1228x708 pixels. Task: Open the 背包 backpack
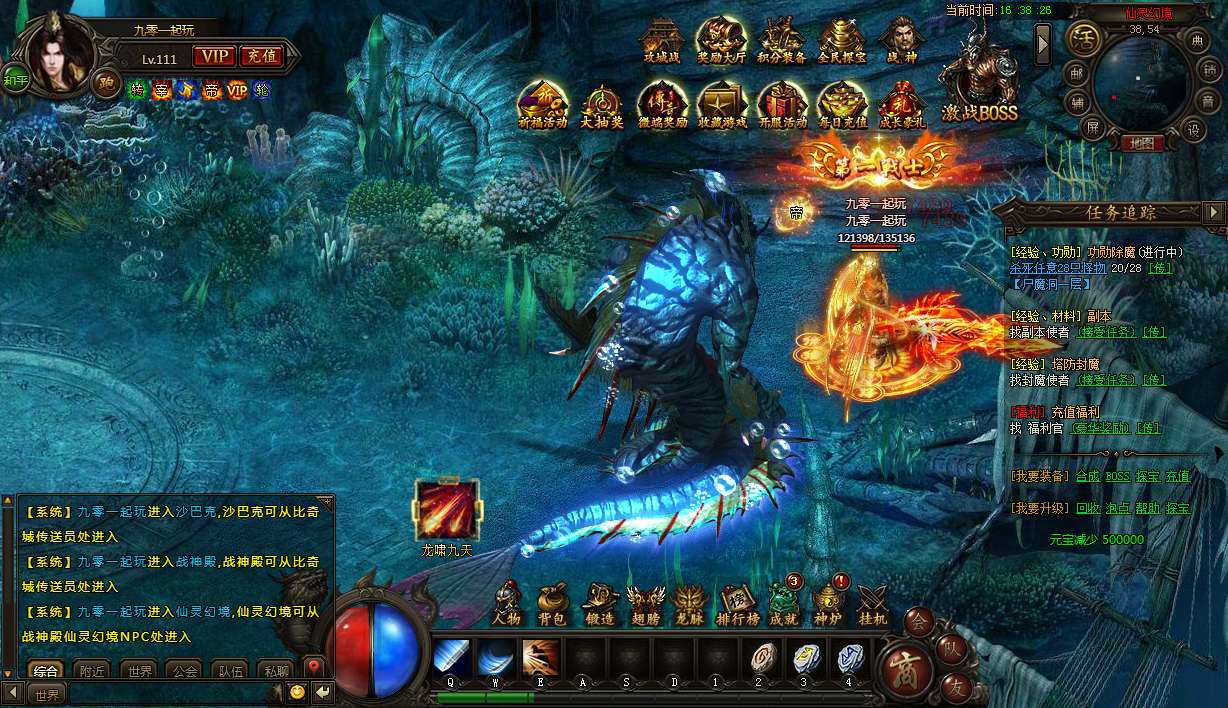click(551, 603)
